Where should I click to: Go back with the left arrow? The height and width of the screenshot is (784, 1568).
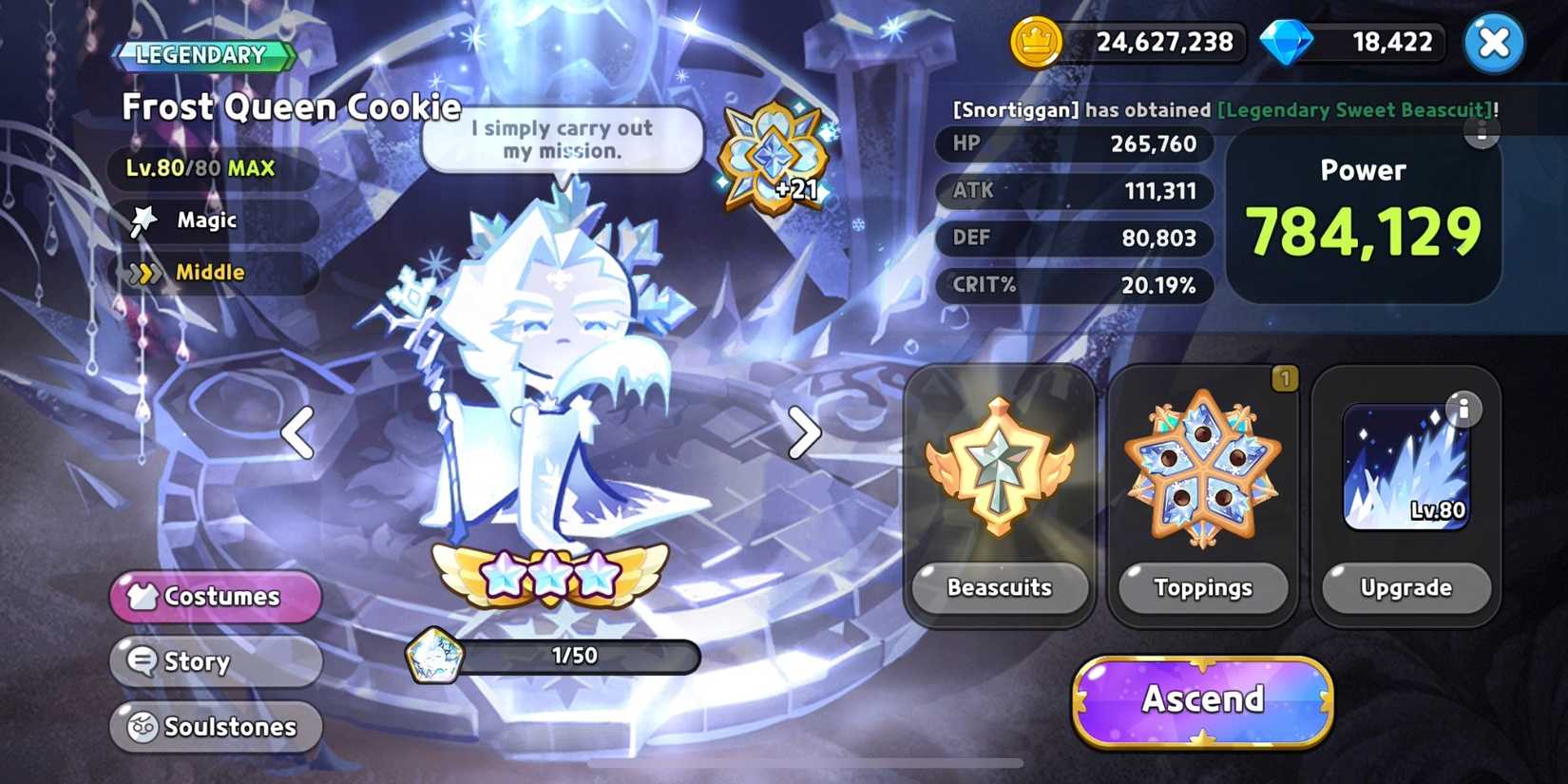coord(296,433)
